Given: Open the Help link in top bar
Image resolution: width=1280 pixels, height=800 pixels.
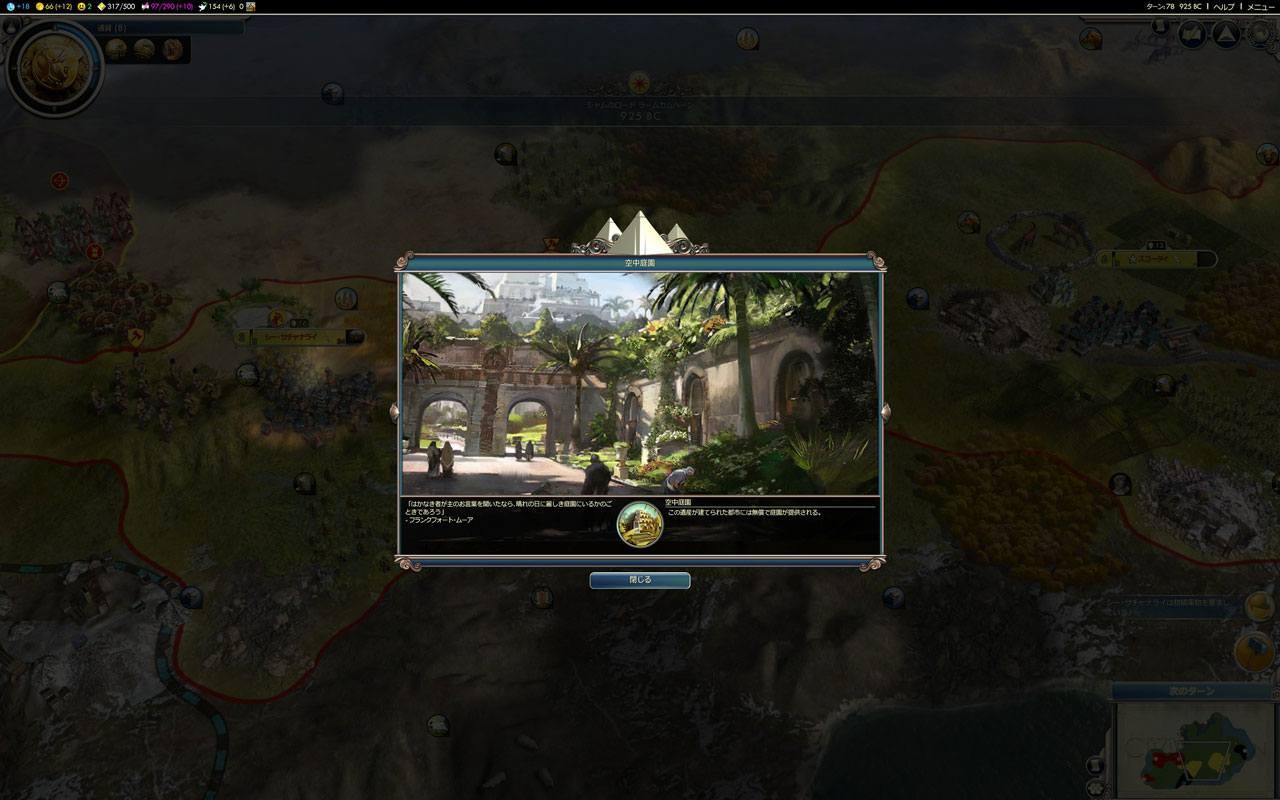Looking at the screenshot, I should [1224, 6].
